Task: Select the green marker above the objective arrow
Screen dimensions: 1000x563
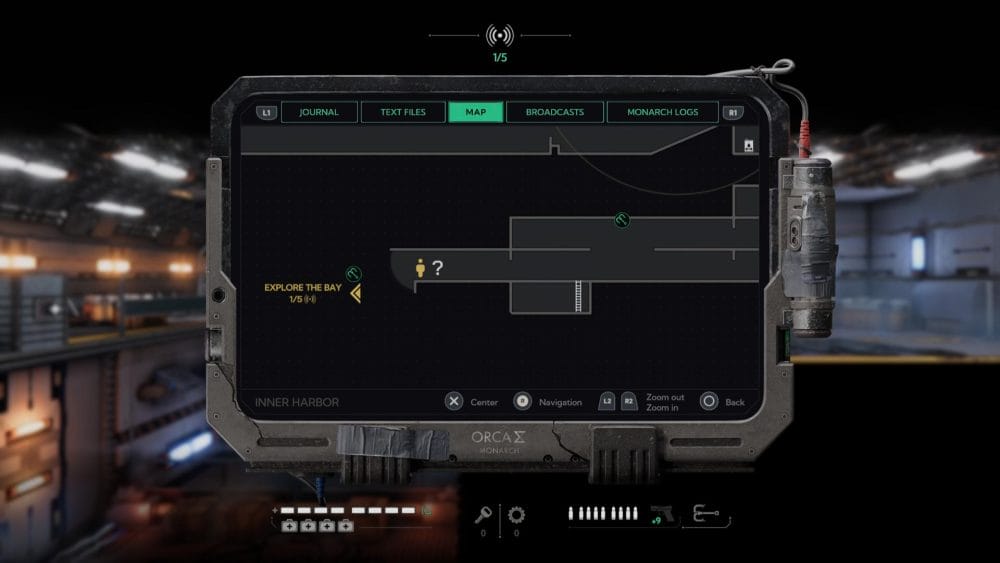Action: pyautogui.click(x=353, y=273)
